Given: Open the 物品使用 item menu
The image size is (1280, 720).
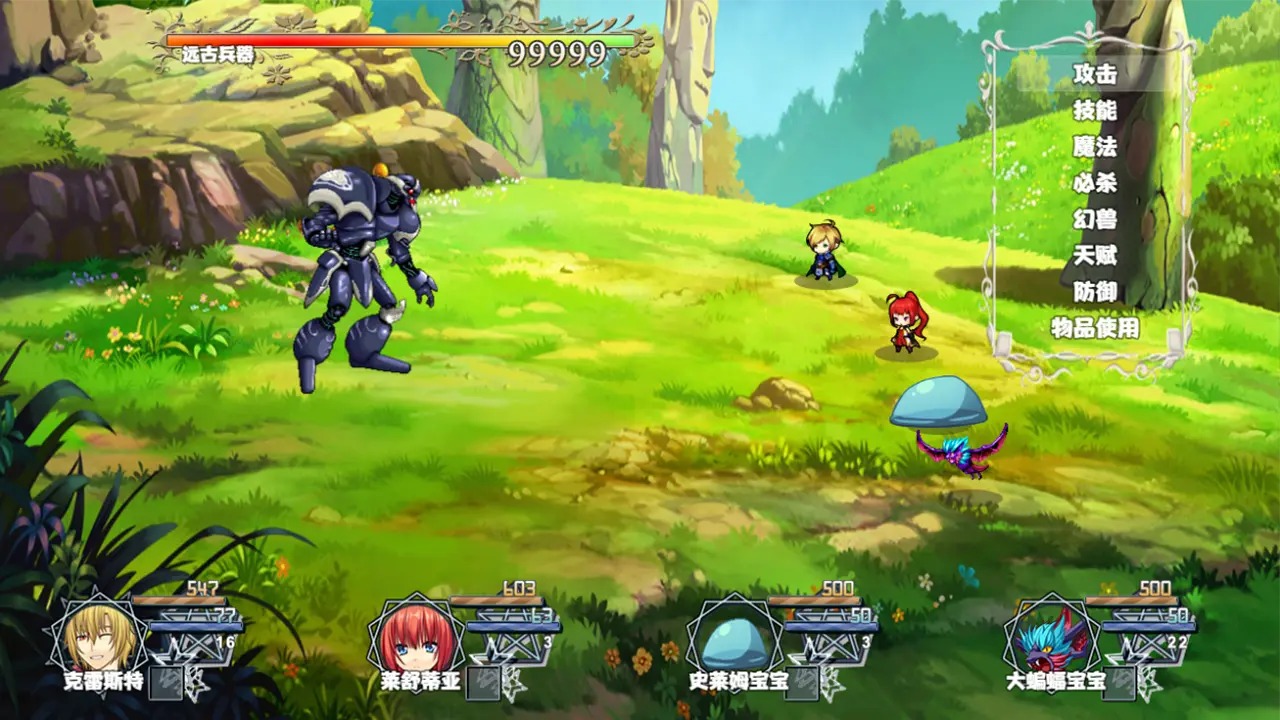Looking at the screenshot, I should coord(1094,328).
